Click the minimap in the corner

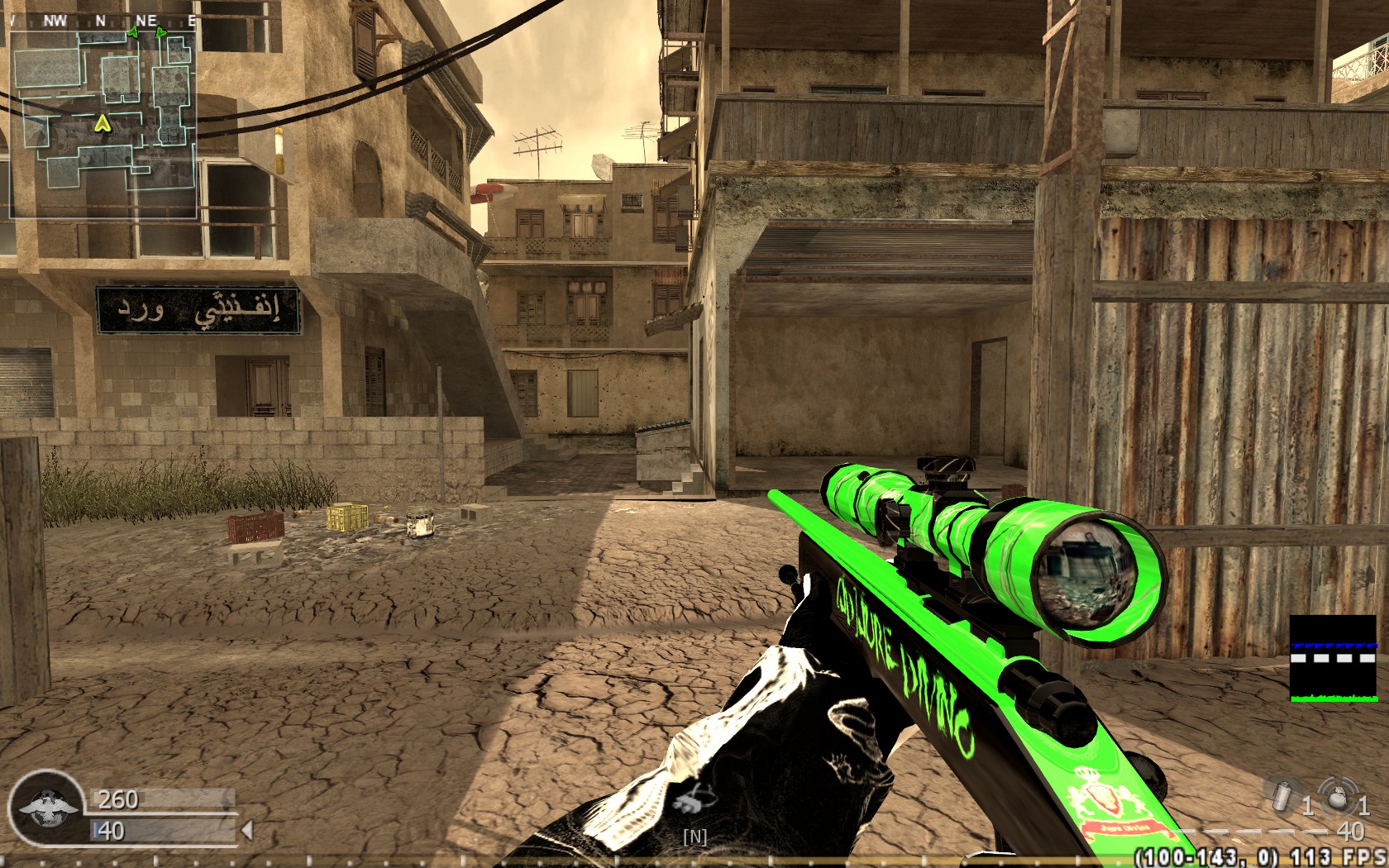(x=103, y=124)
